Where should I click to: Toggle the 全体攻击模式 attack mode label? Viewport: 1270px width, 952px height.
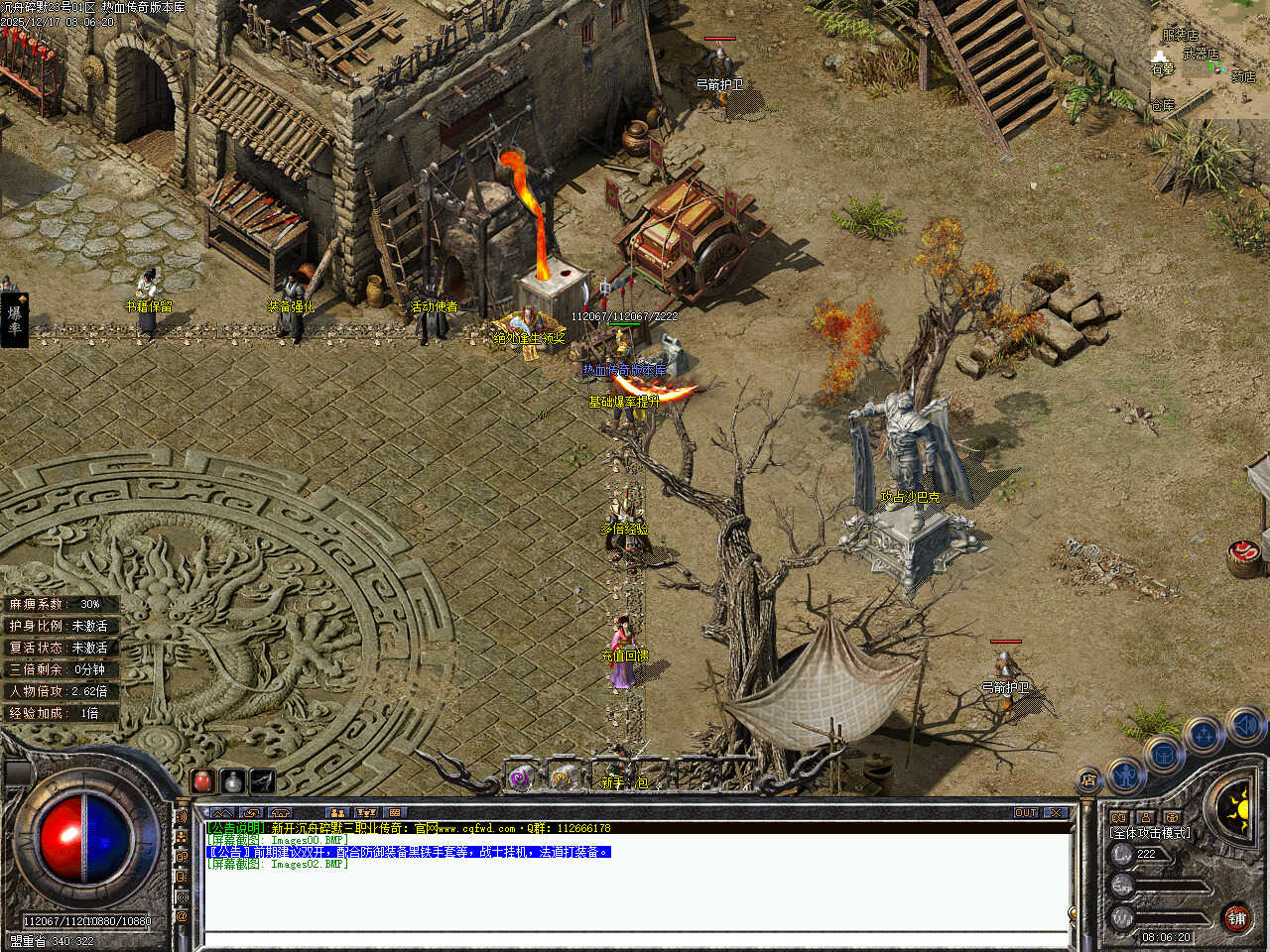tap(1150, 833)
